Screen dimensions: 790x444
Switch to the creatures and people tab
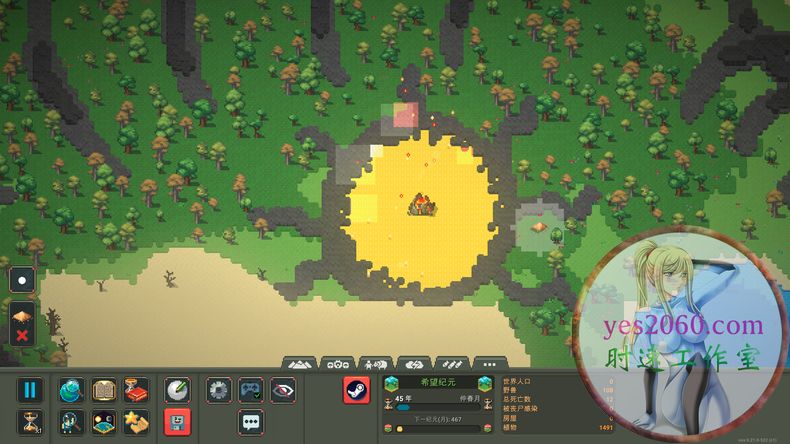[x=375, y=363]
